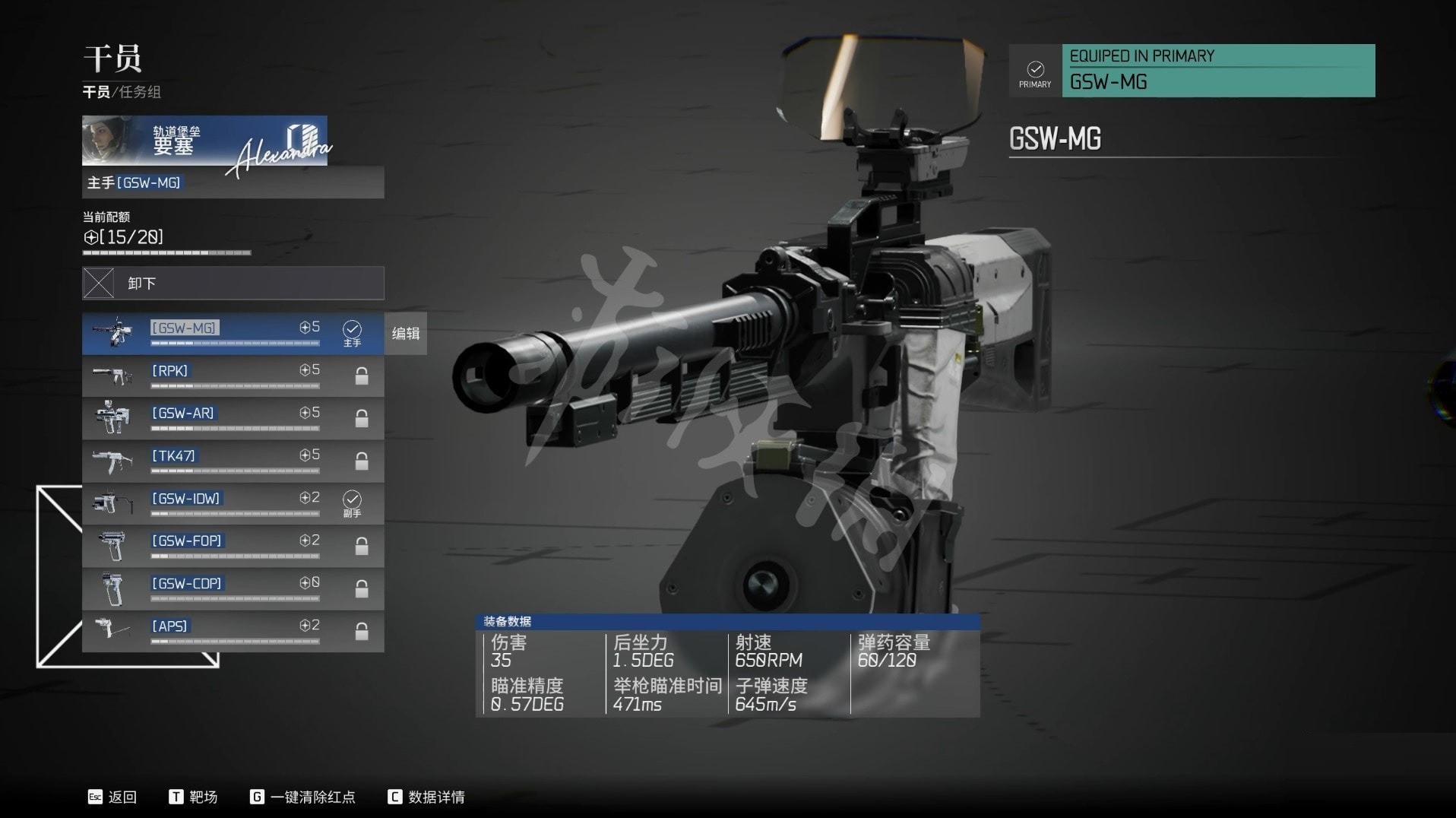This screenshot has width=1456, height=818.
Task: Open the 靶场 shooting range
Action: pyautogui.click(x=194, y=797)
